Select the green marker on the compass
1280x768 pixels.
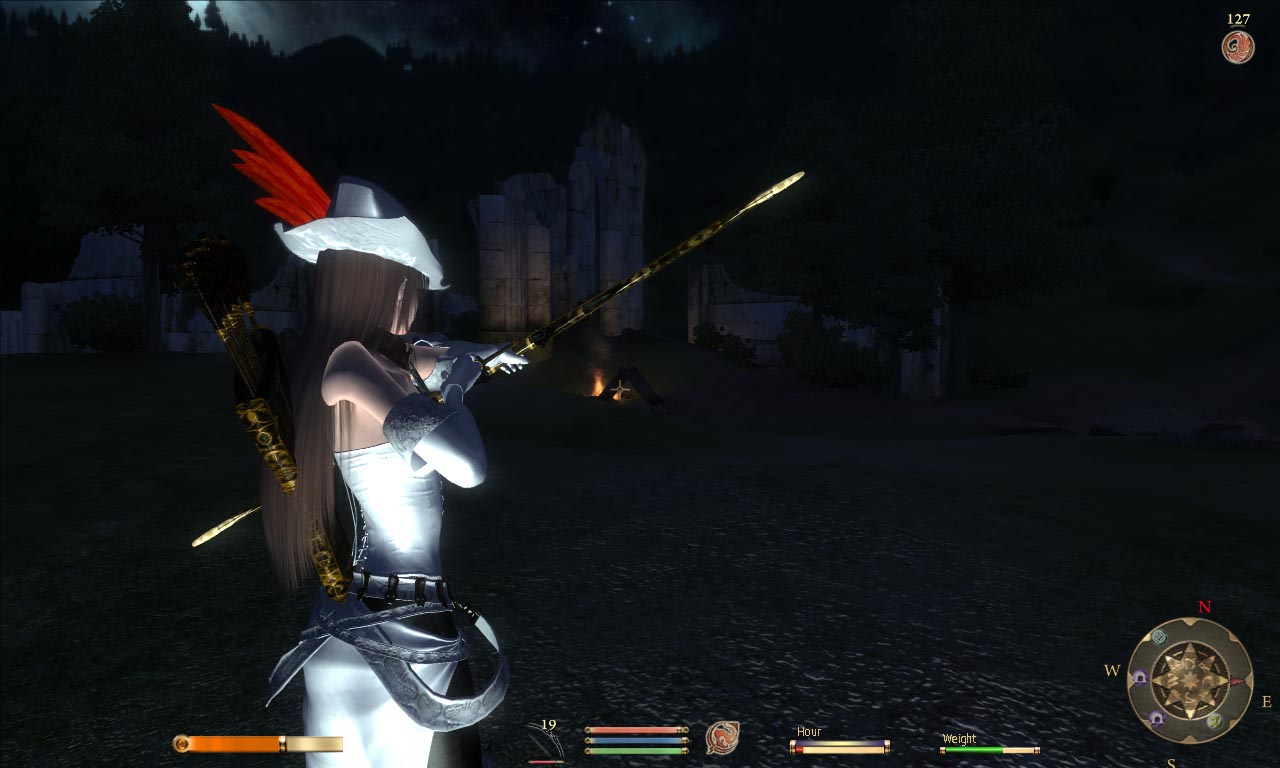1214,720
